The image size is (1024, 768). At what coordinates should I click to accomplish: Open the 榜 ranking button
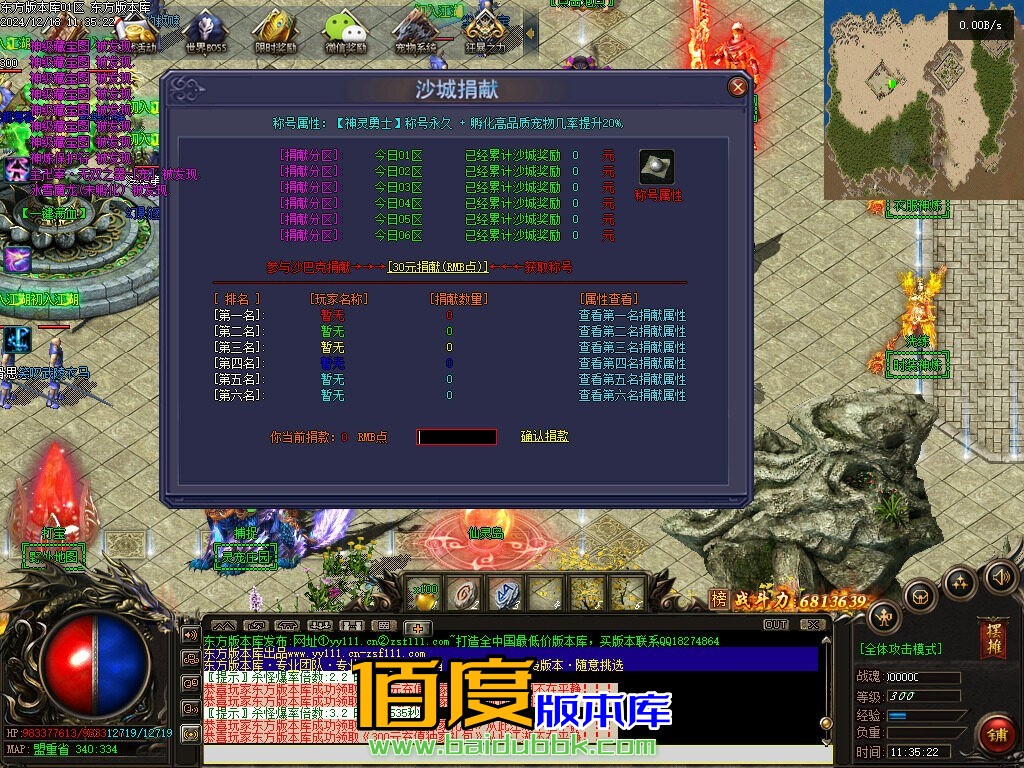[718, 600]
